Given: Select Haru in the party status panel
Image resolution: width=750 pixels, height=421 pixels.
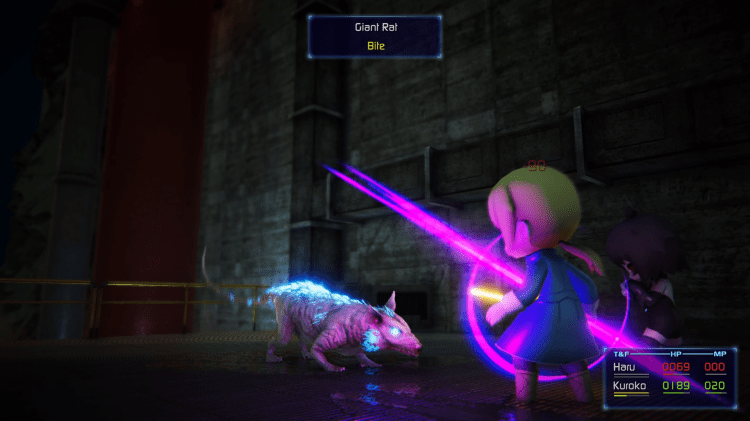Looking at the screenshot, I should (x=624, y=367).
